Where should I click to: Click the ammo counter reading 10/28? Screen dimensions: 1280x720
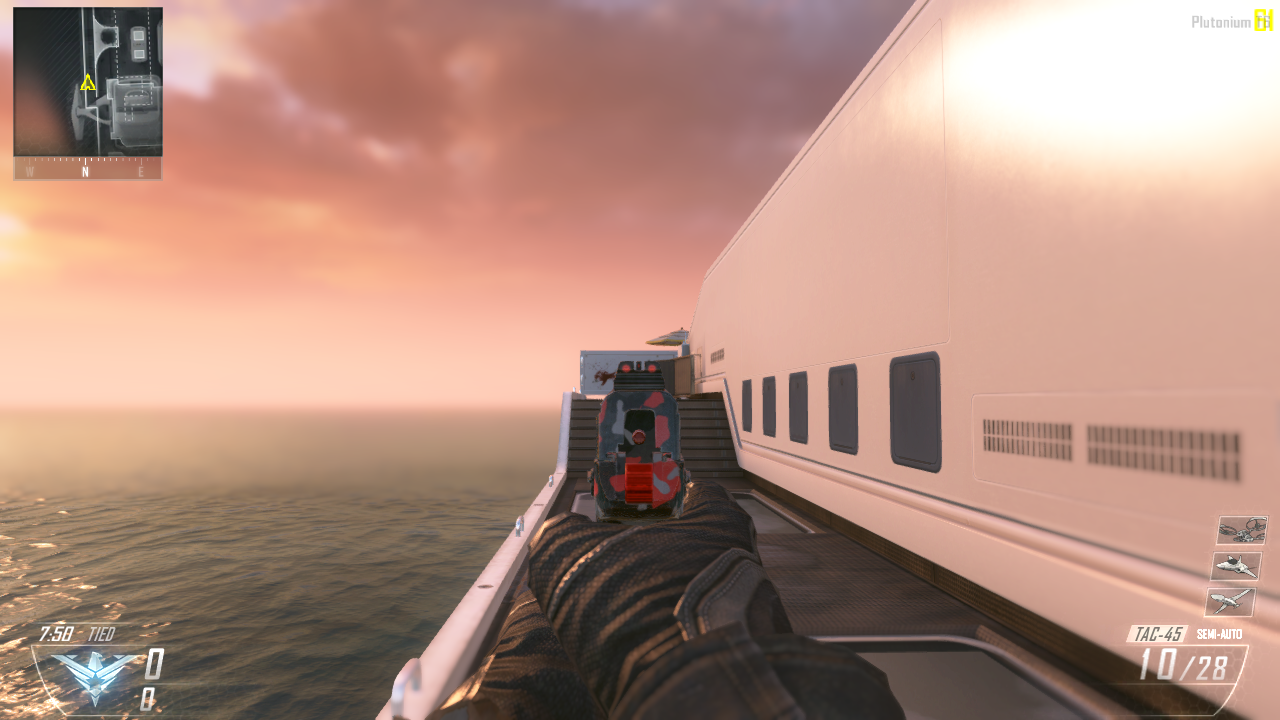tap(1186, 662)
